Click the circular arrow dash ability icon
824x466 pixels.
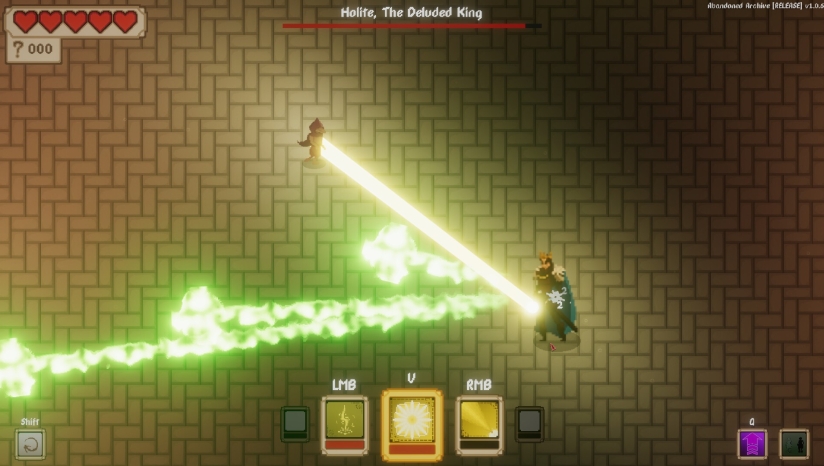(x=31, y=443)
